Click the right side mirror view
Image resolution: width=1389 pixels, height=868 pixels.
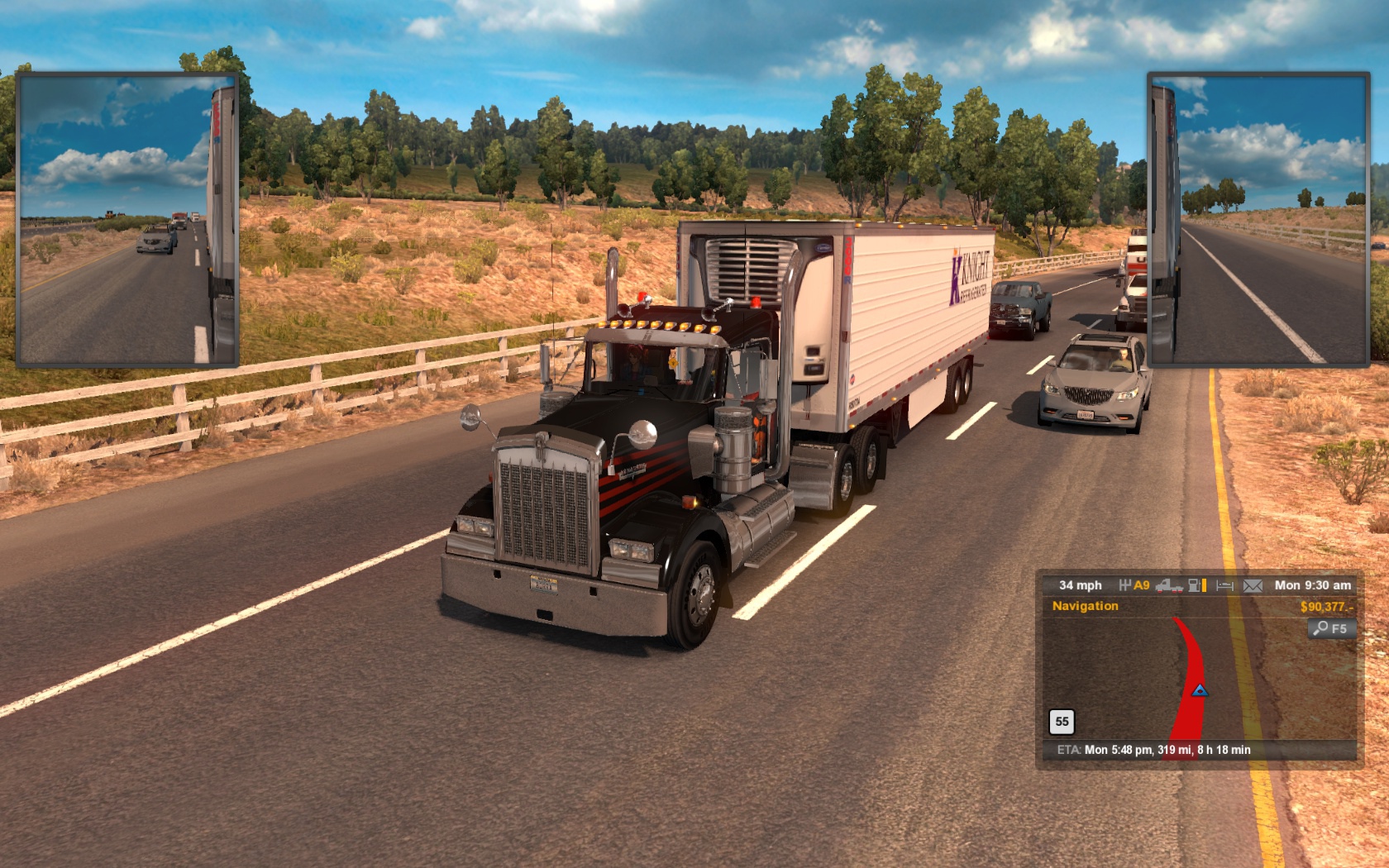[1258, 219]
